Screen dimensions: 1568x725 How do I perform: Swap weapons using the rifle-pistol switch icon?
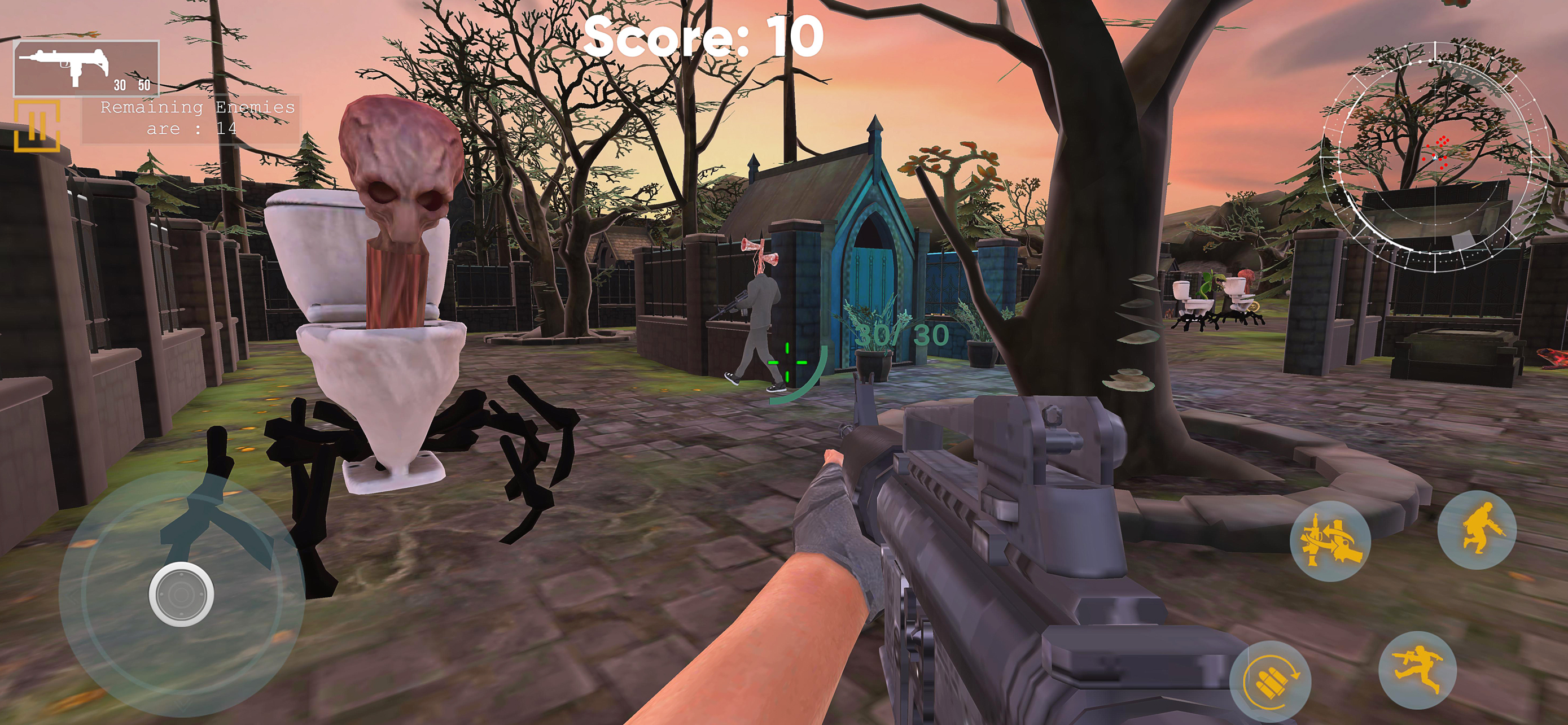click(1329, 540)
